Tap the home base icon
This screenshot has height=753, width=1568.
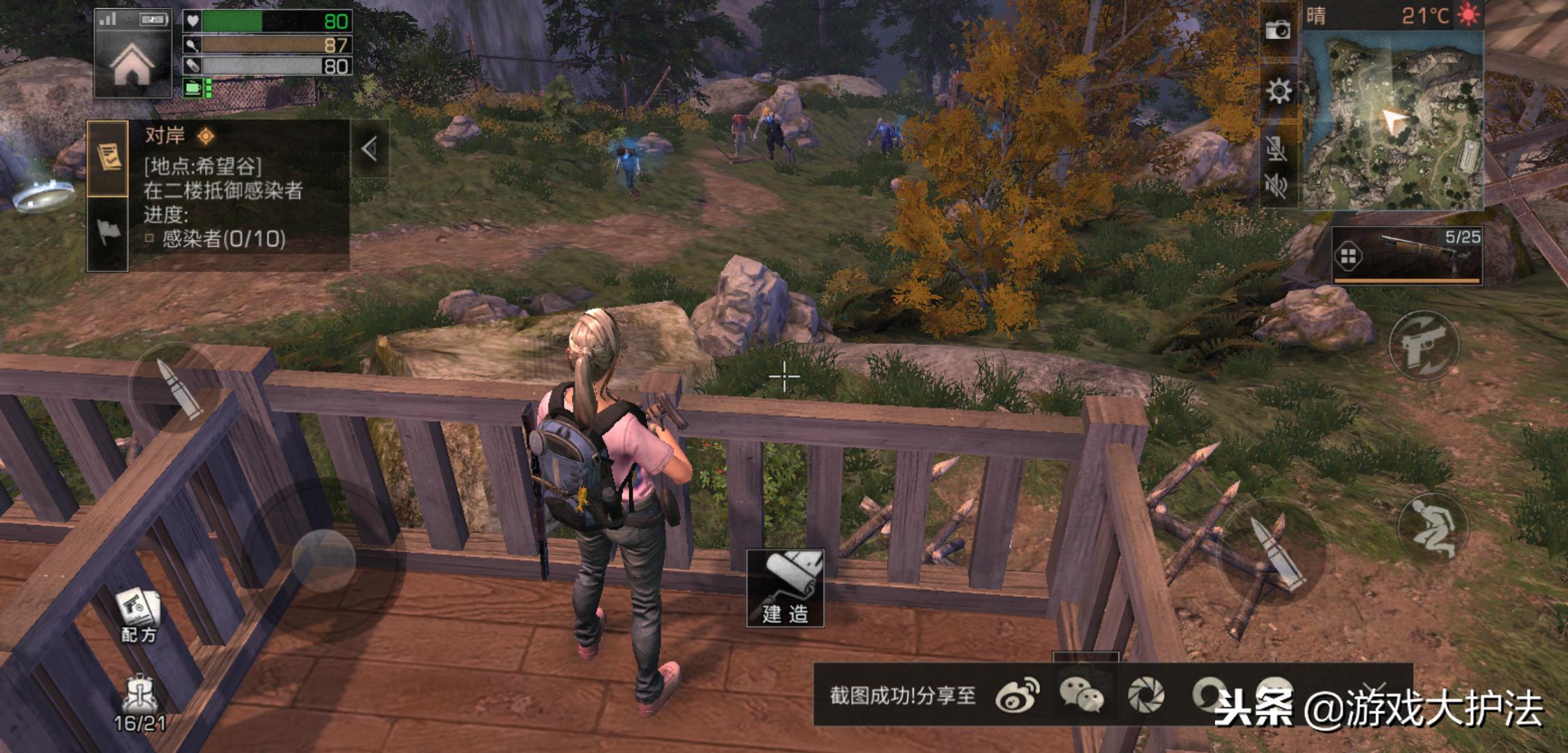point(132,64)
